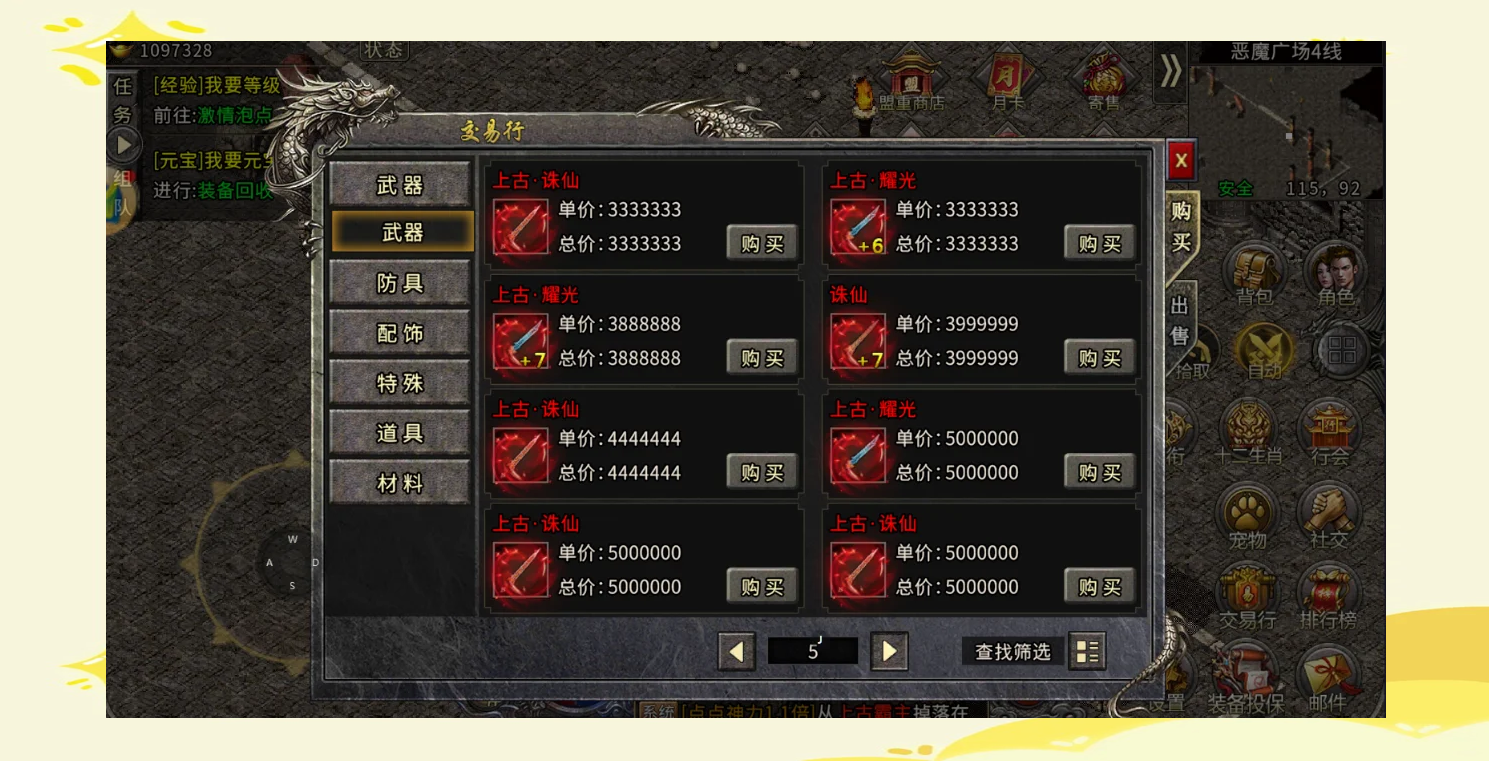Viewport: 1489px width, 761px height.
Task: Go to the next listings page
Action: click(888, 652)
